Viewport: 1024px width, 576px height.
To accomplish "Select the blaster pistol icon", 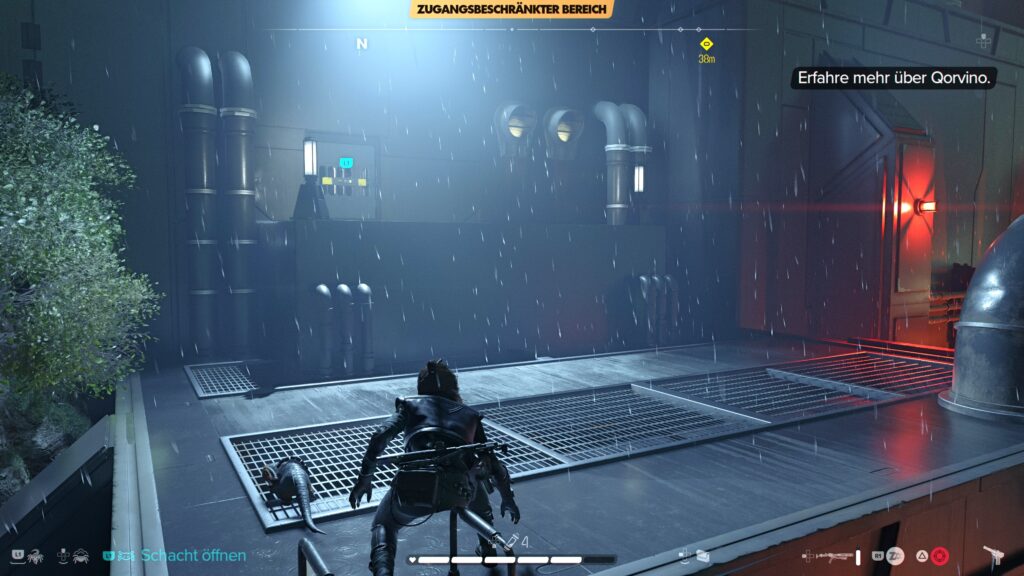I will pos(994,555).
